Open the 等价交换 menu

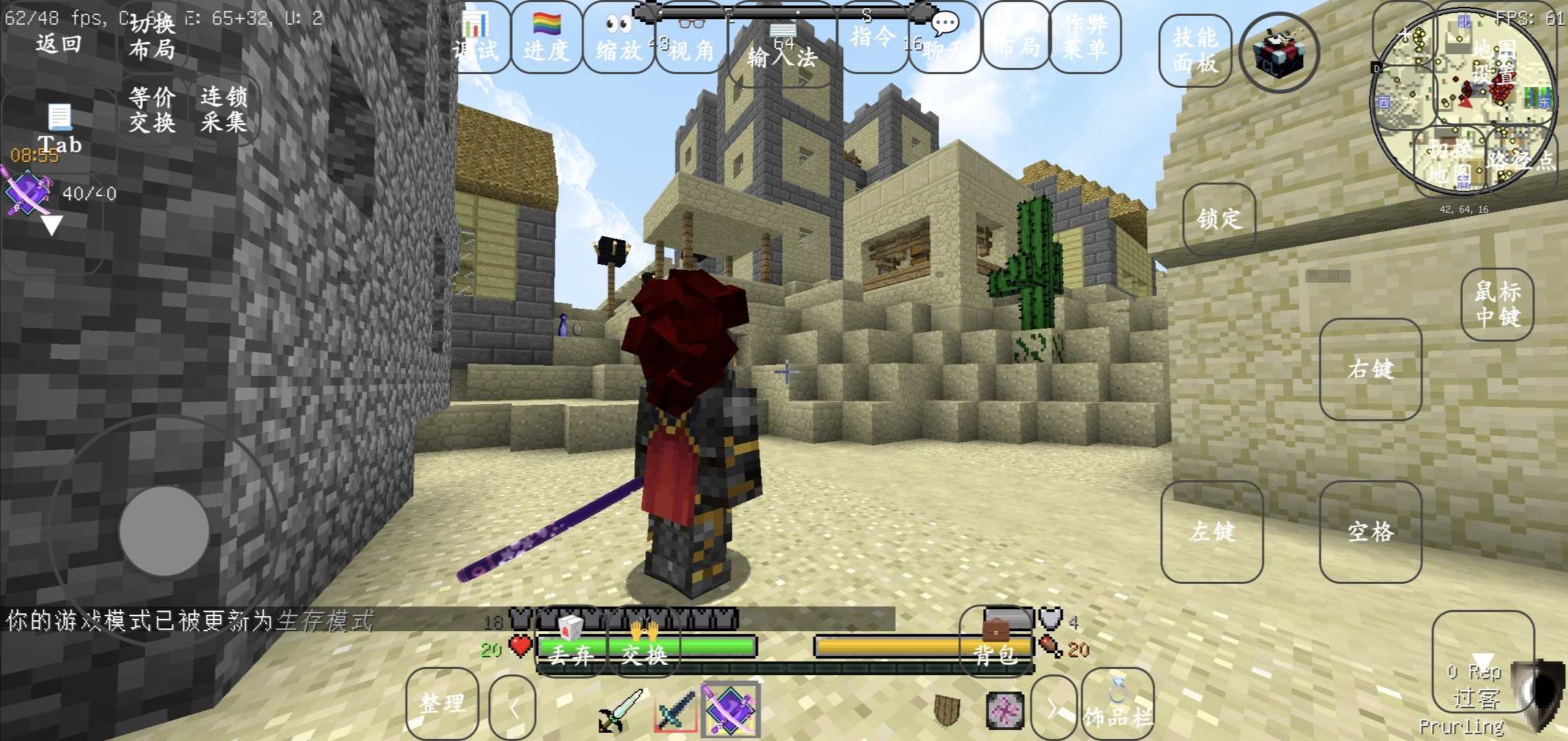(152, 110)
